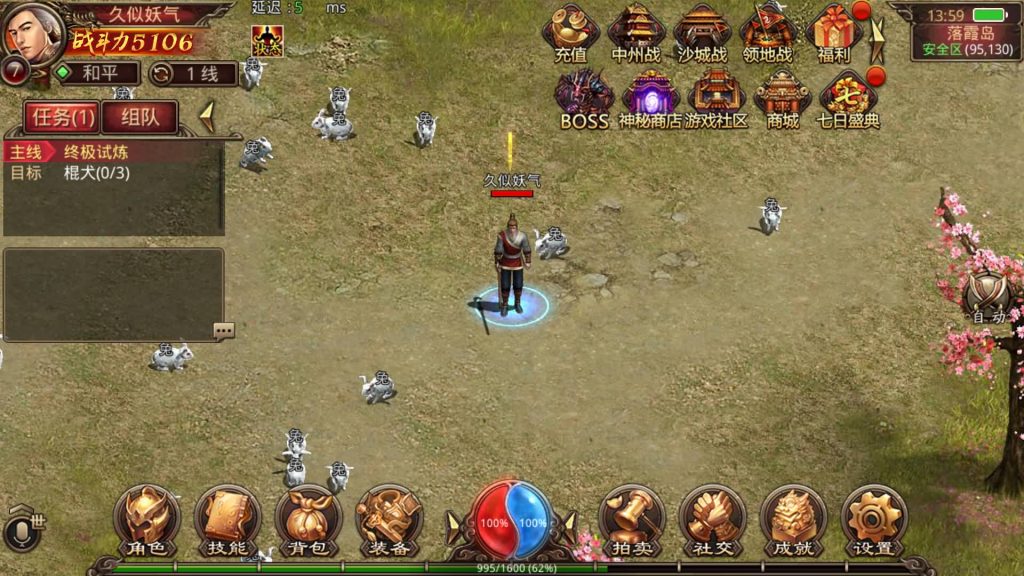Open the 中州战 battle event
The height and width of the screenshot is (576, 1024).
click(637, 33)
